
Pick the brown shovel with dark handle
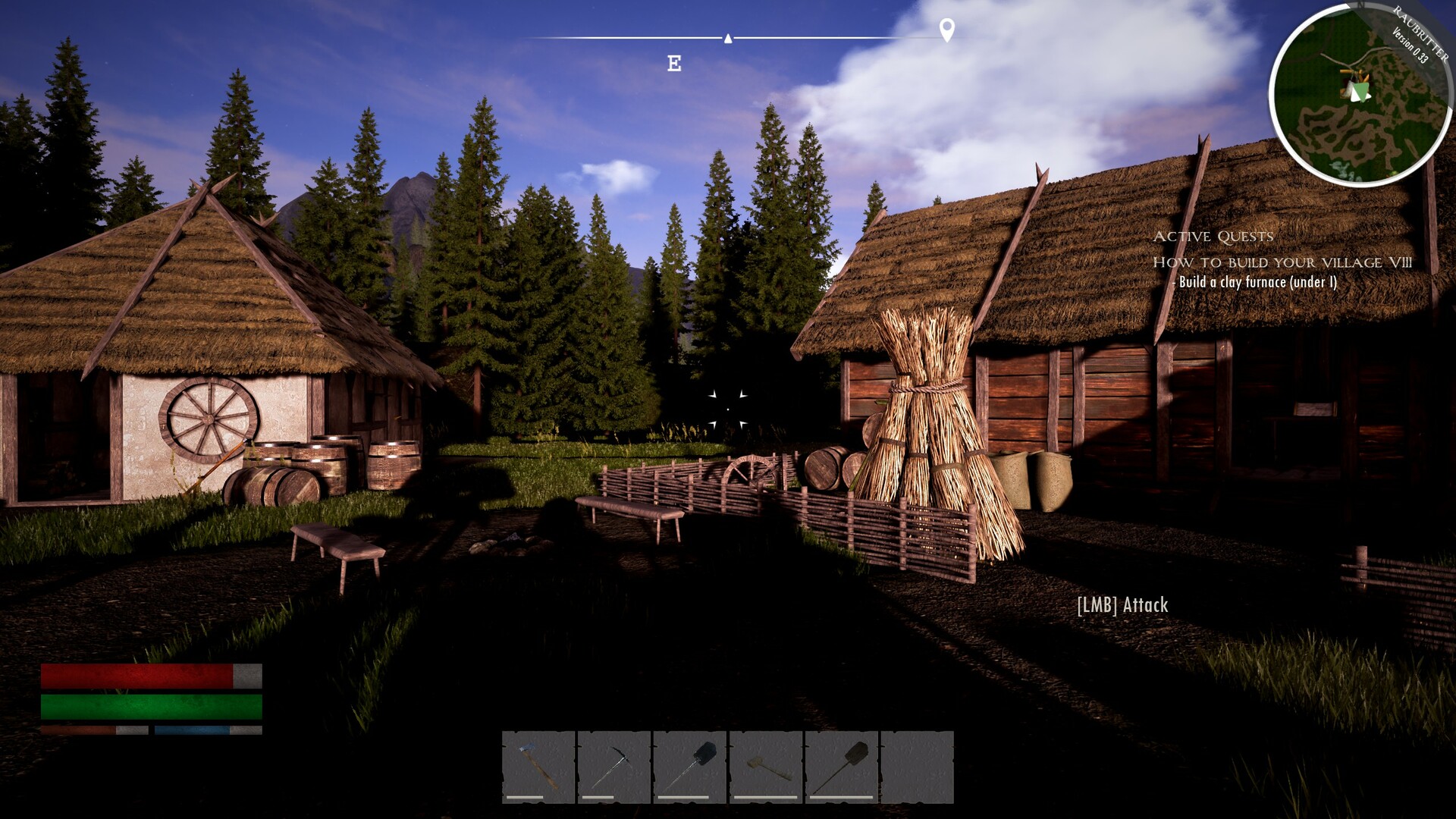click(x=841, y=766)
